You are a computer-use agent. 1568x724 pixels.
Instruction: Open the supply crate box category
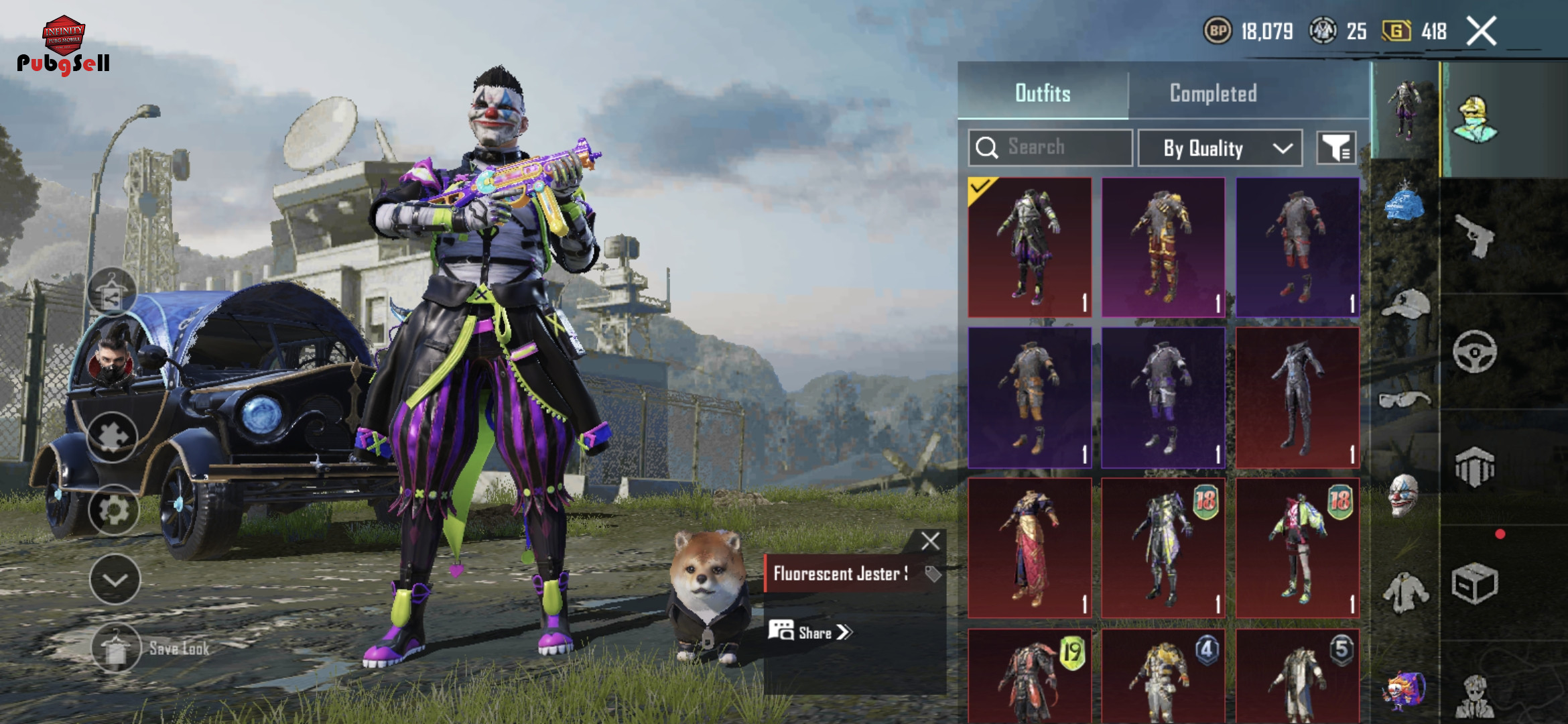pyautogui.click(x=1474, y=583)
